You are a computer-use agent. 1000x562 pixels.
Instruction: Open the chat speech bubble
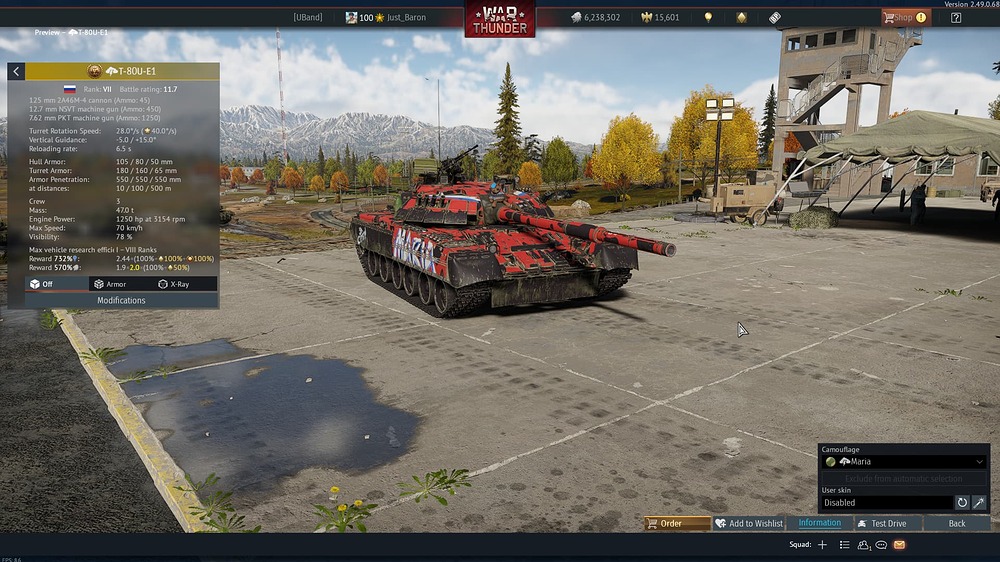881,545
